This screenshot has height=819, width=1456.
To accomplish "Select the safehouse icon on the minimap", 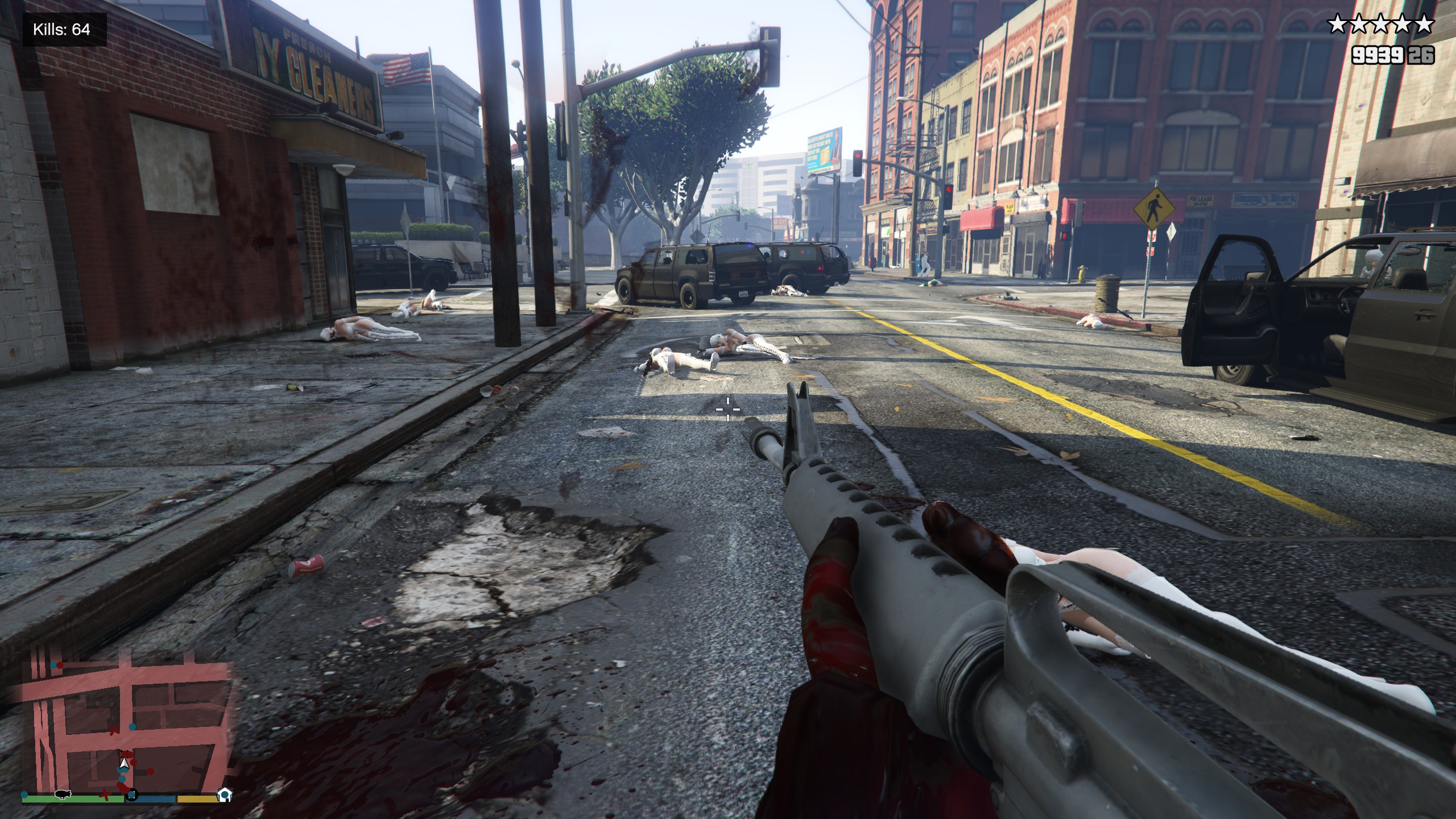I will pyautogui.click(x=225, y=795).
